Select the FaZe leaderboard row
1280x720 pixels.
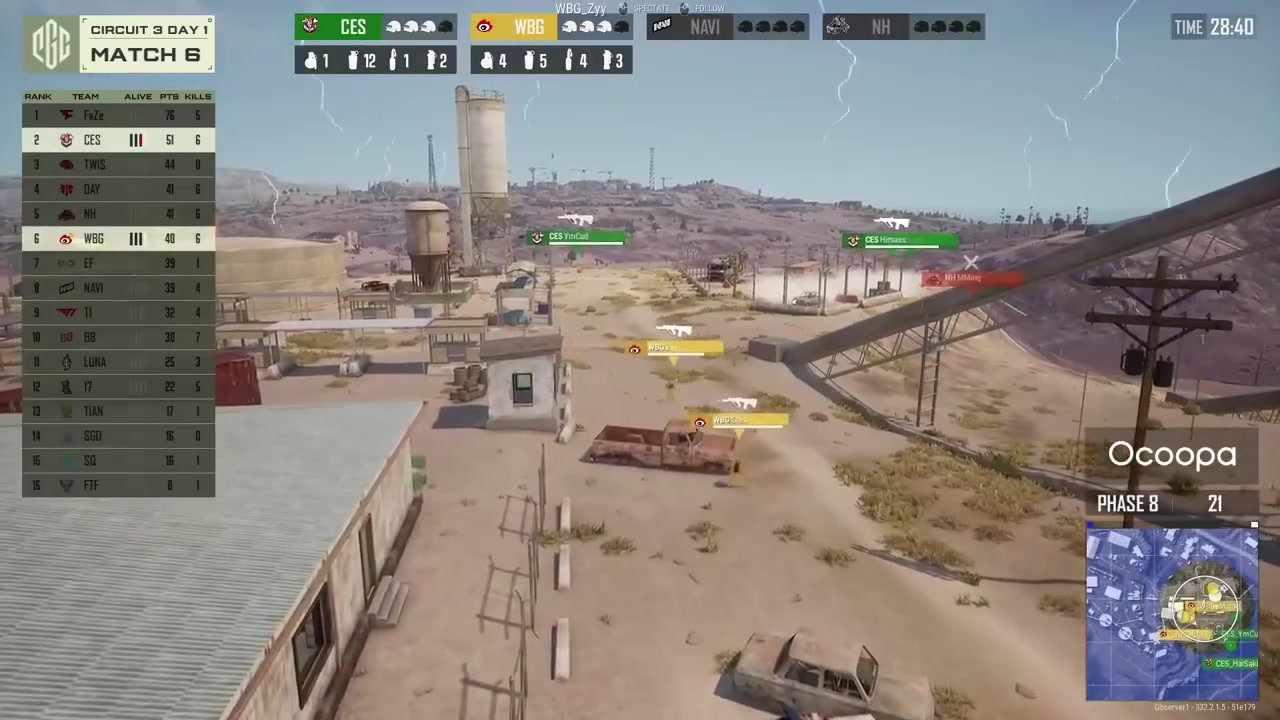[118, 115]
